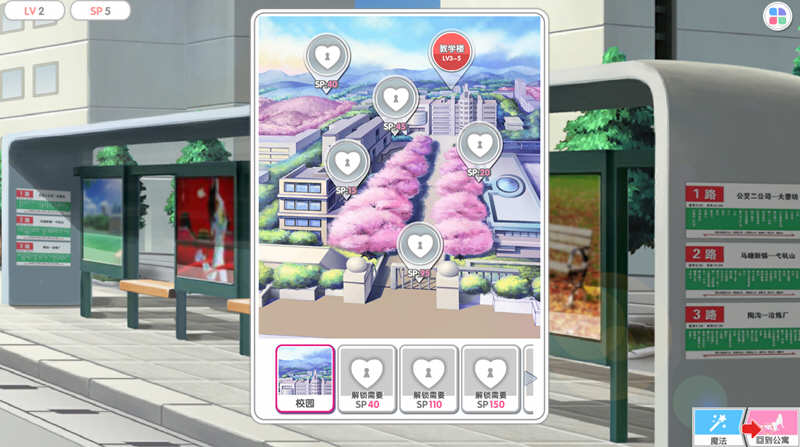Unlock the SP 15 locked map marker
The image size is (800, 447).
(x=346, y=161)
